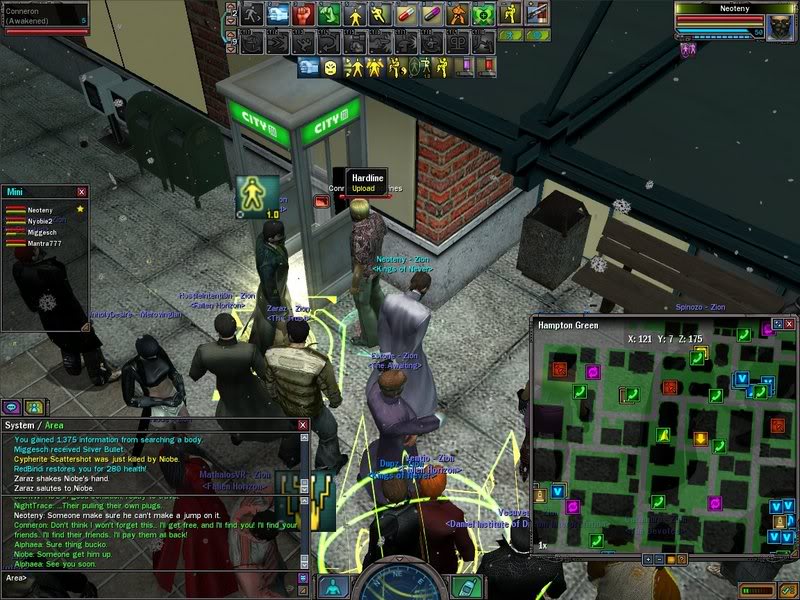The width and height of the screenshot is (800, 600).
Task: Use the red and white pill item
Action: (x=407, y=14)
